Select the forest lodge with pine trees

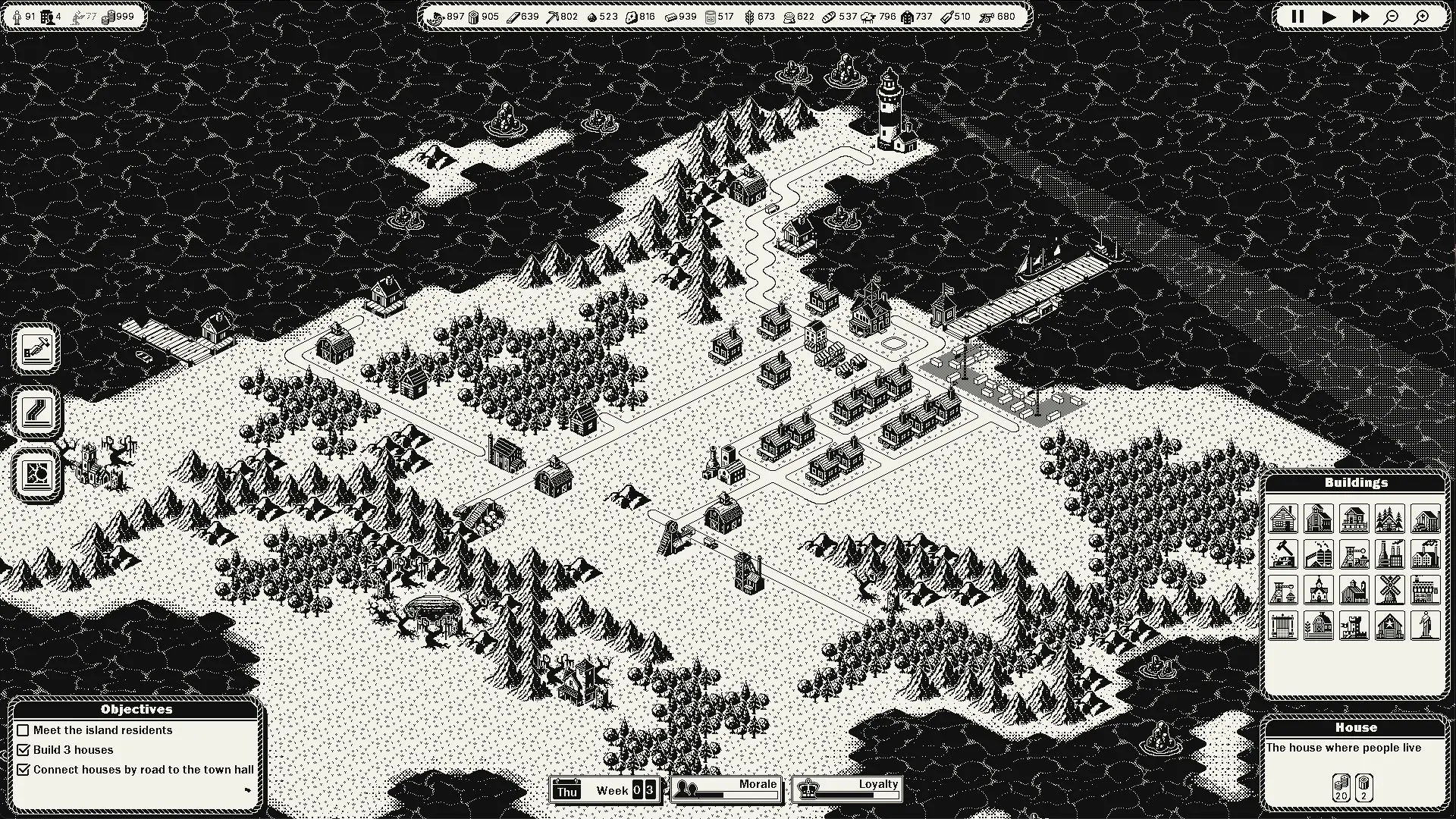click(1390, 519)
